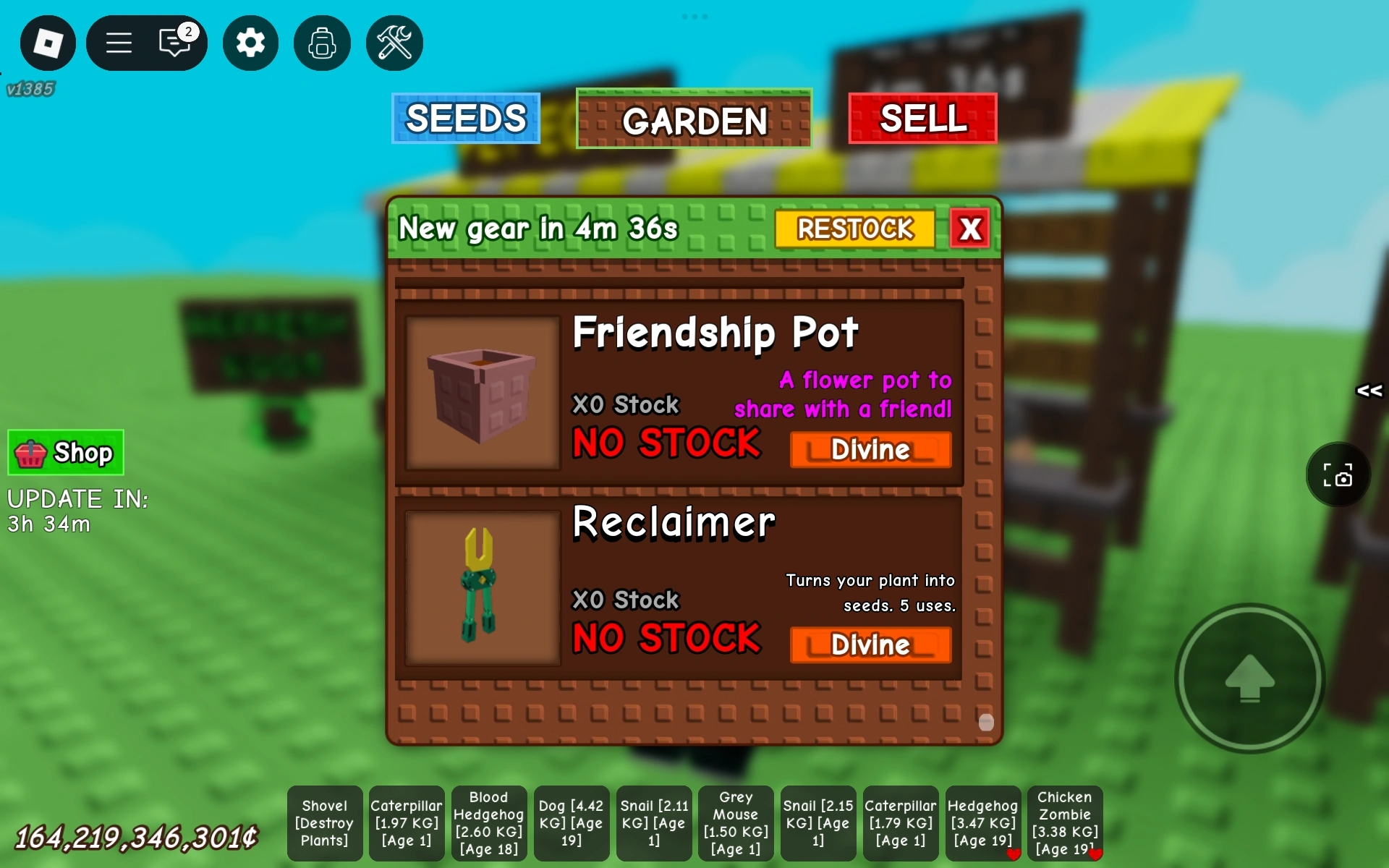Switch to the GARDEN tab
The height and width of the screenshot is (868, 1389).
pyautogui.click(x=693, y=120)
